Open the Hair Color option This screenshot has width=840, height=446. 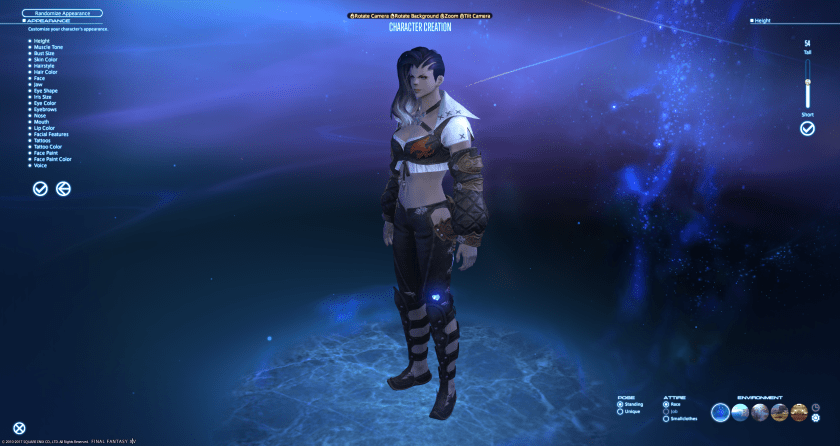44,71
